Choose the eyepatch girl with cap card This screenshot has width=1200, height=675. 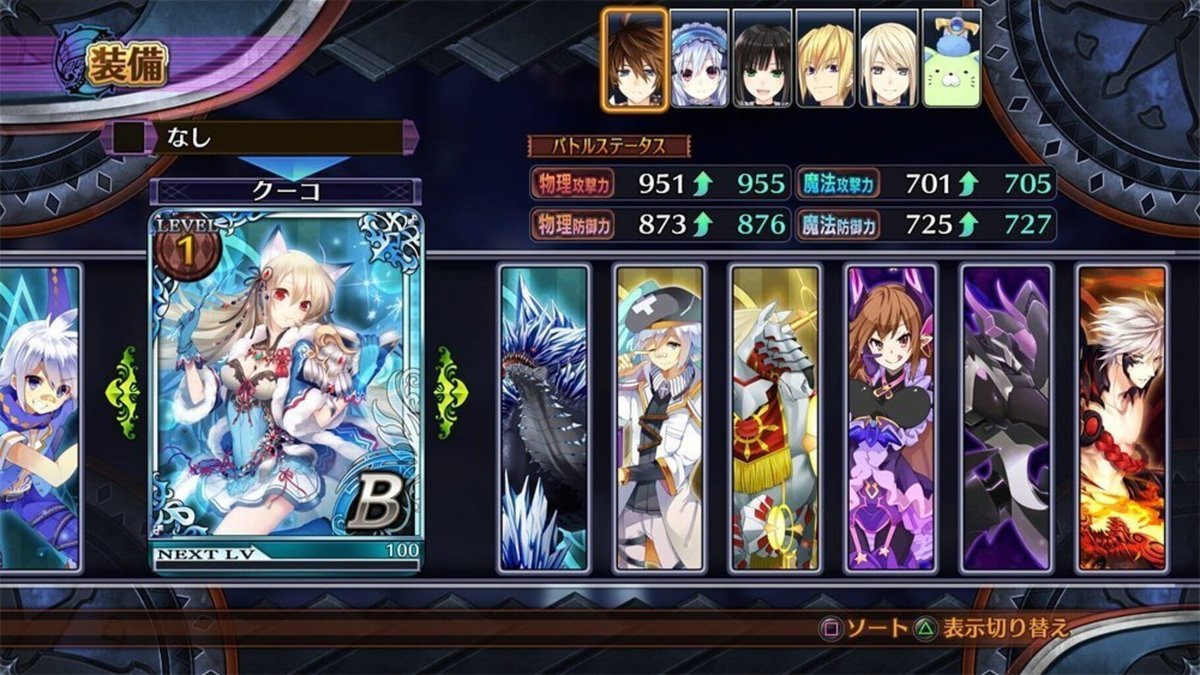pyautogui.click(x=659, y=418)
